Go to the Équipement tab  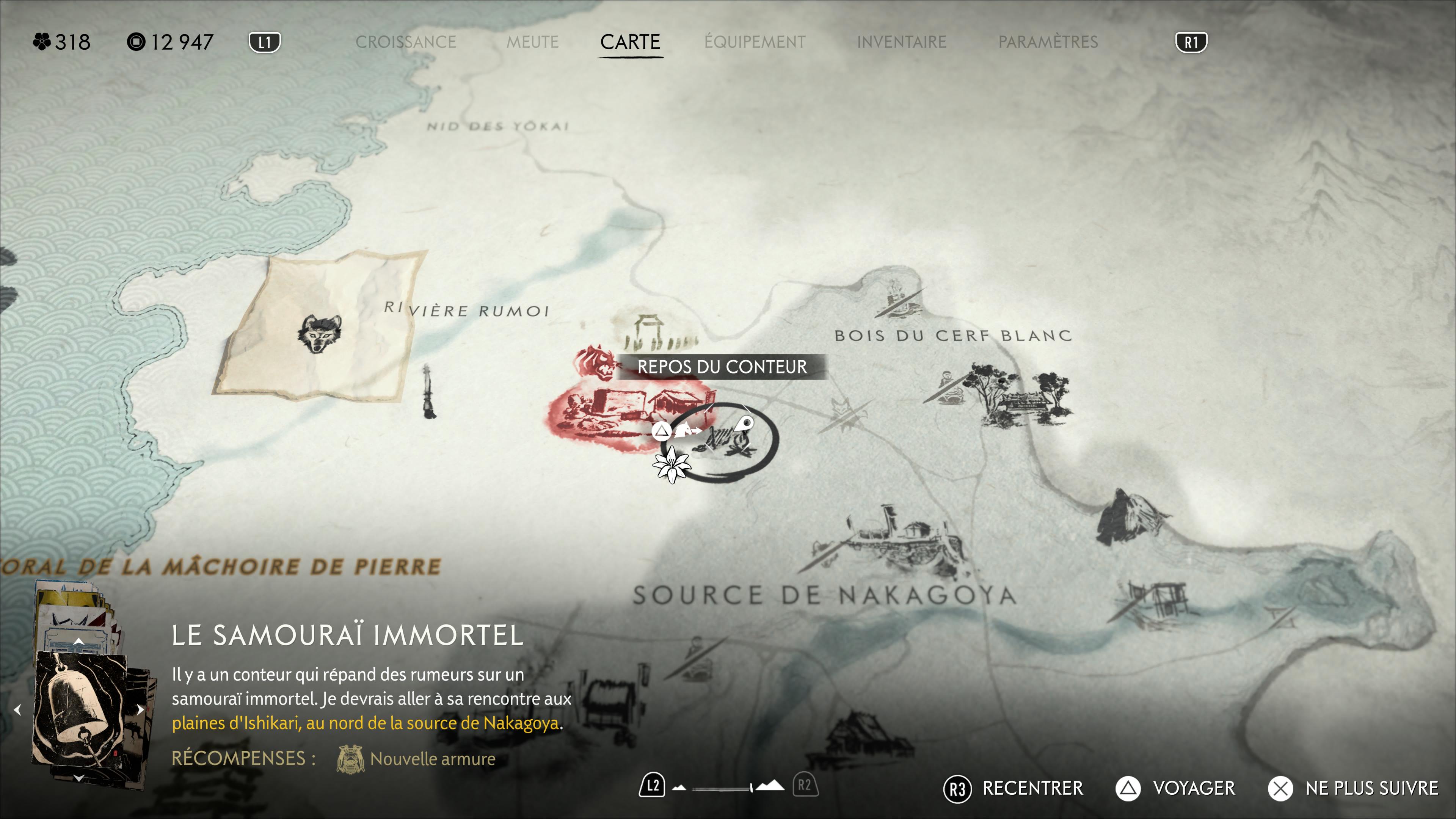(755, 42)
